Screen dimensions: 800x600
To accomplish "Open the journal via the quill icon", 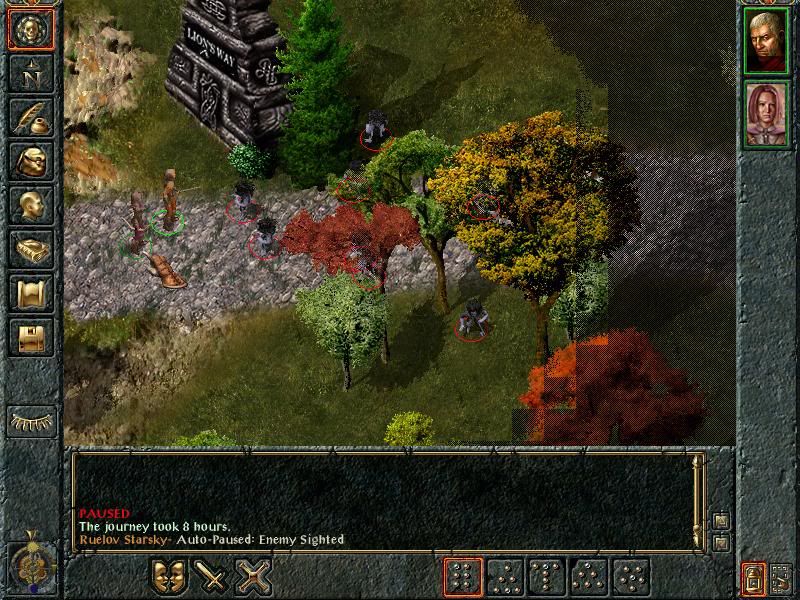I will pyautogui.click(x=31, y=117).
